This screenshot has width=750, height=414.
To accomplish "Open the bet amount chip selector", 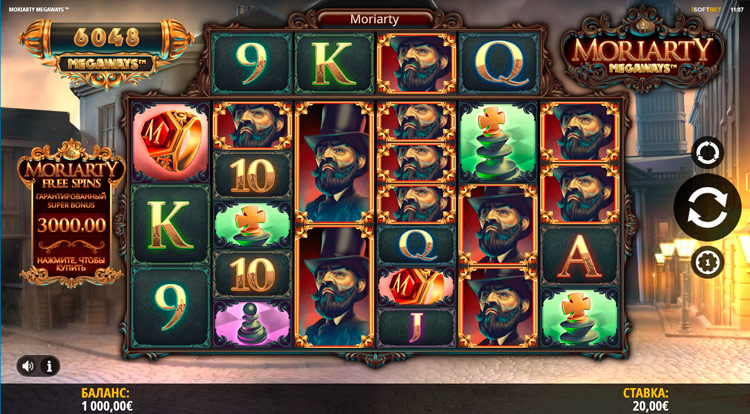I will tap(706, 262).
